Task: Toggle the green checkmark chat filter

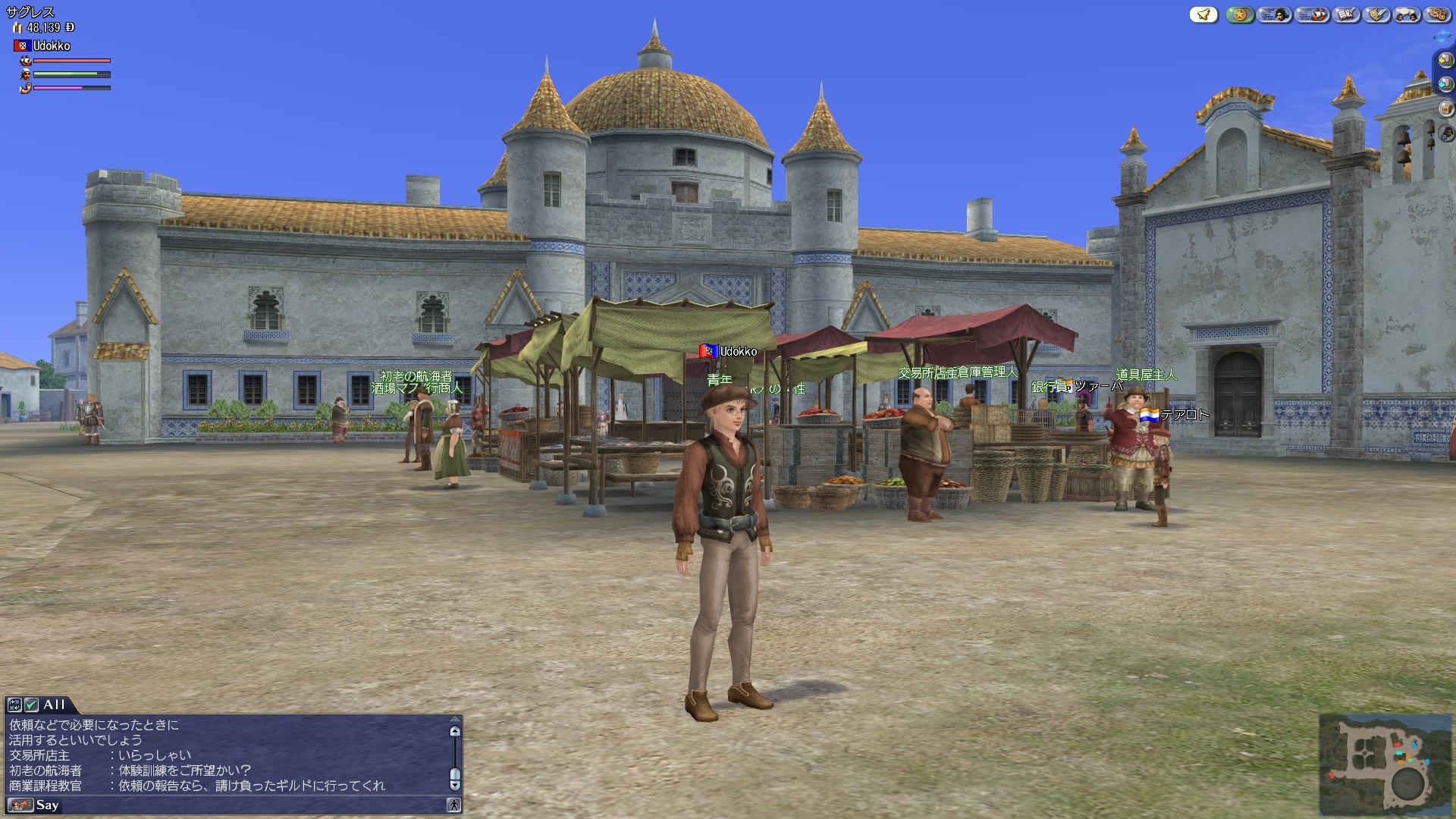Action: point(31,704)
